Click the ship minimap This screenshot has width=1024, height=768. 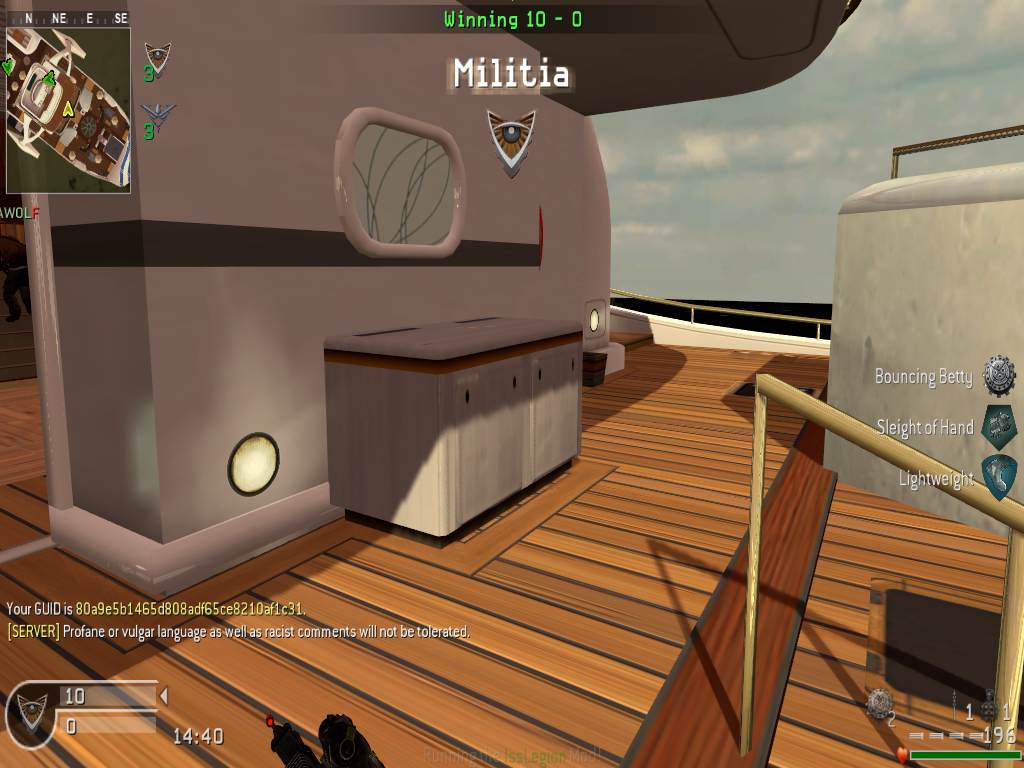tap(68, 108)
